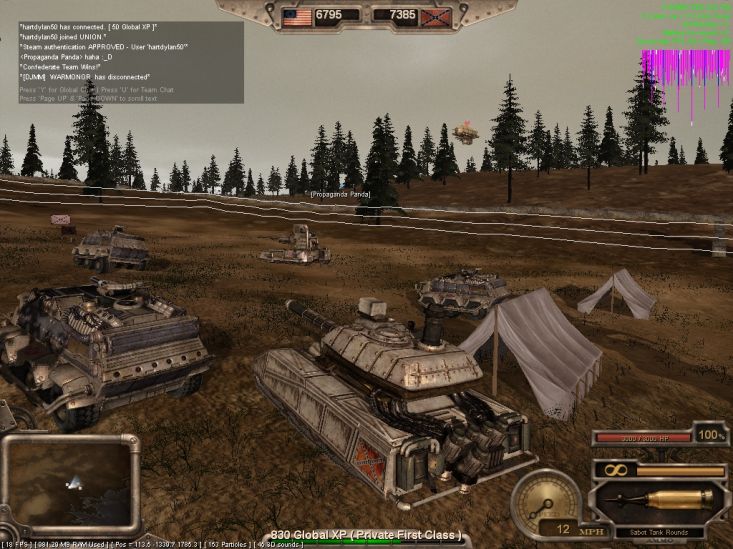Click the chat message log box
The width and height of the screenshot is (733, 549).
[x=130, y=62]
